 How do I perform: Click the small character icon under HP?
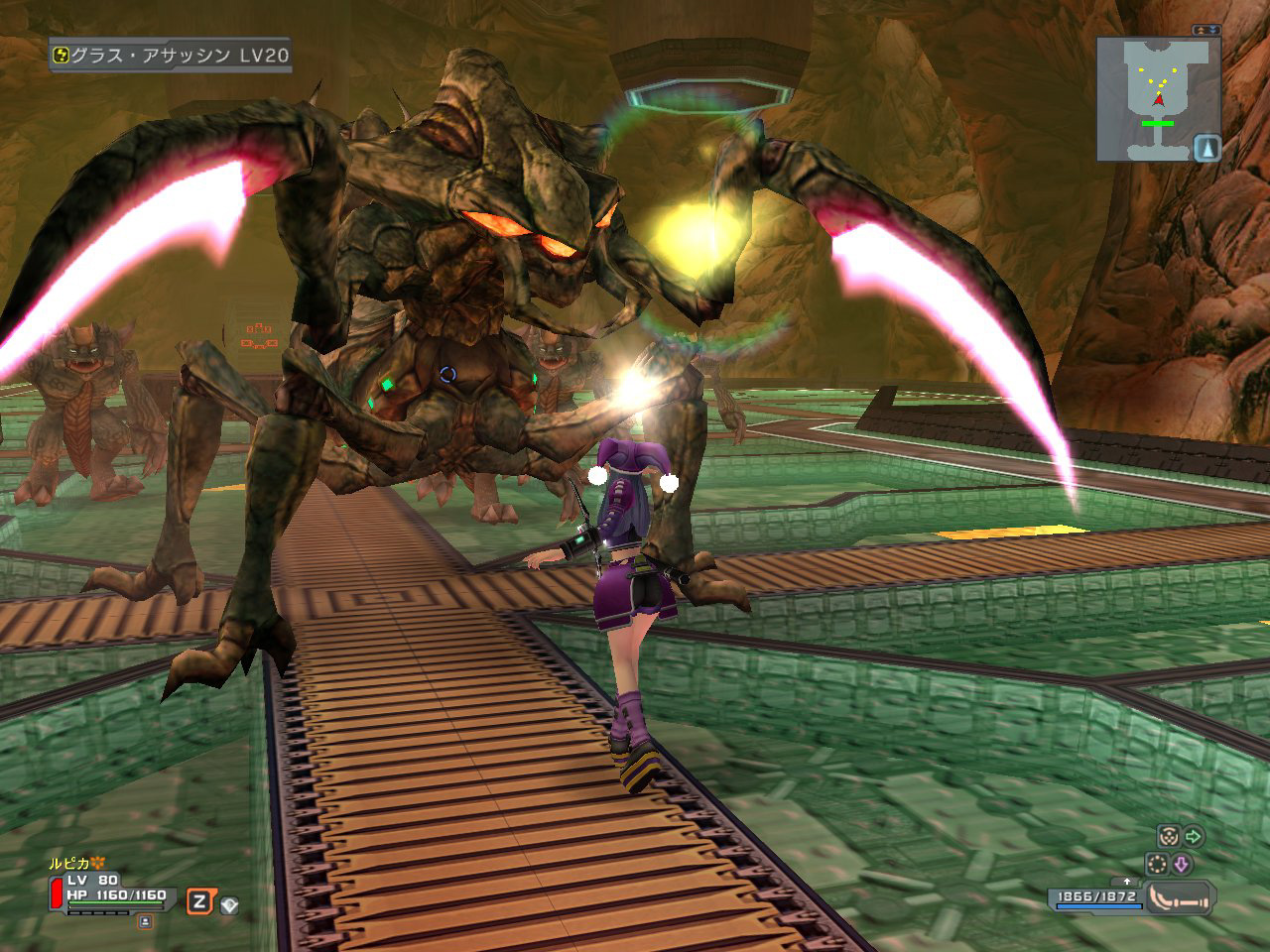click(x=146, y=921)
